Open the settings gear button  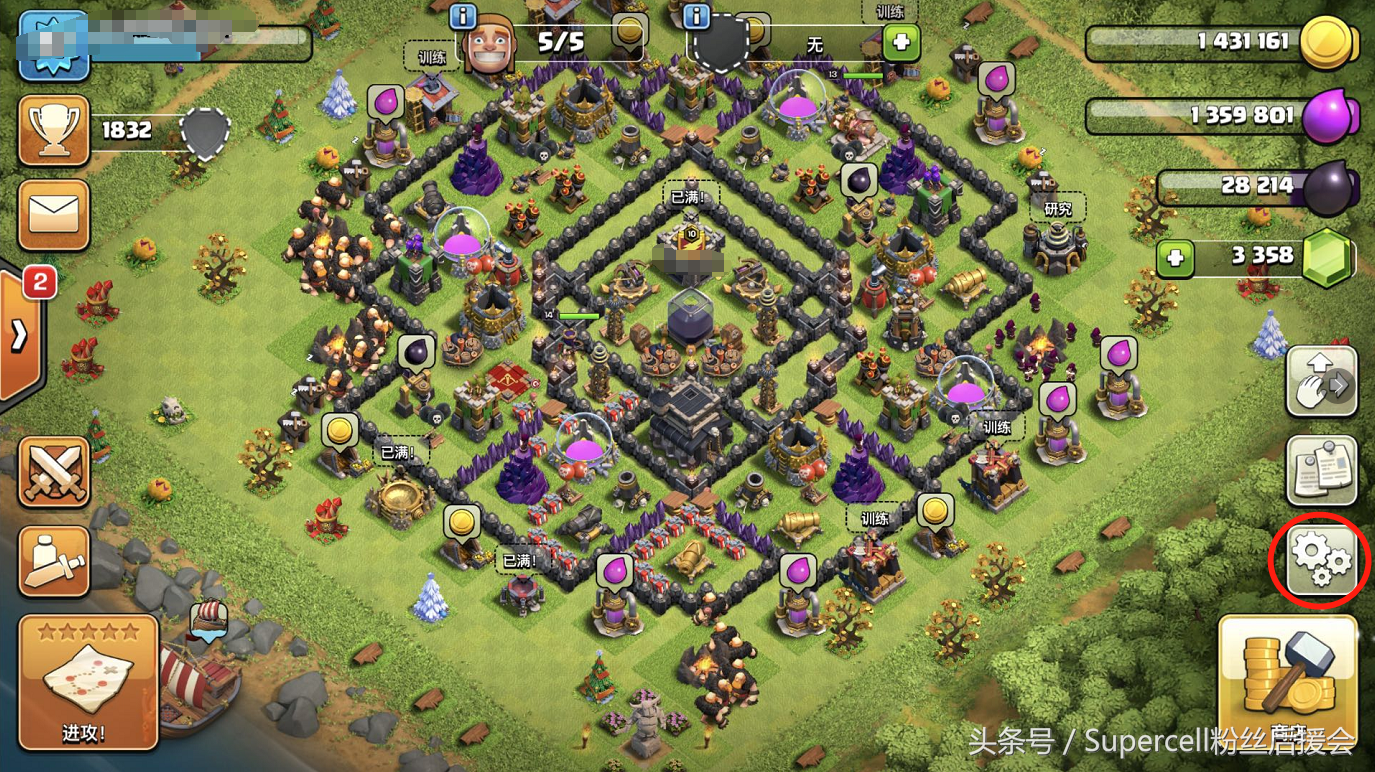click(1320, 560)
